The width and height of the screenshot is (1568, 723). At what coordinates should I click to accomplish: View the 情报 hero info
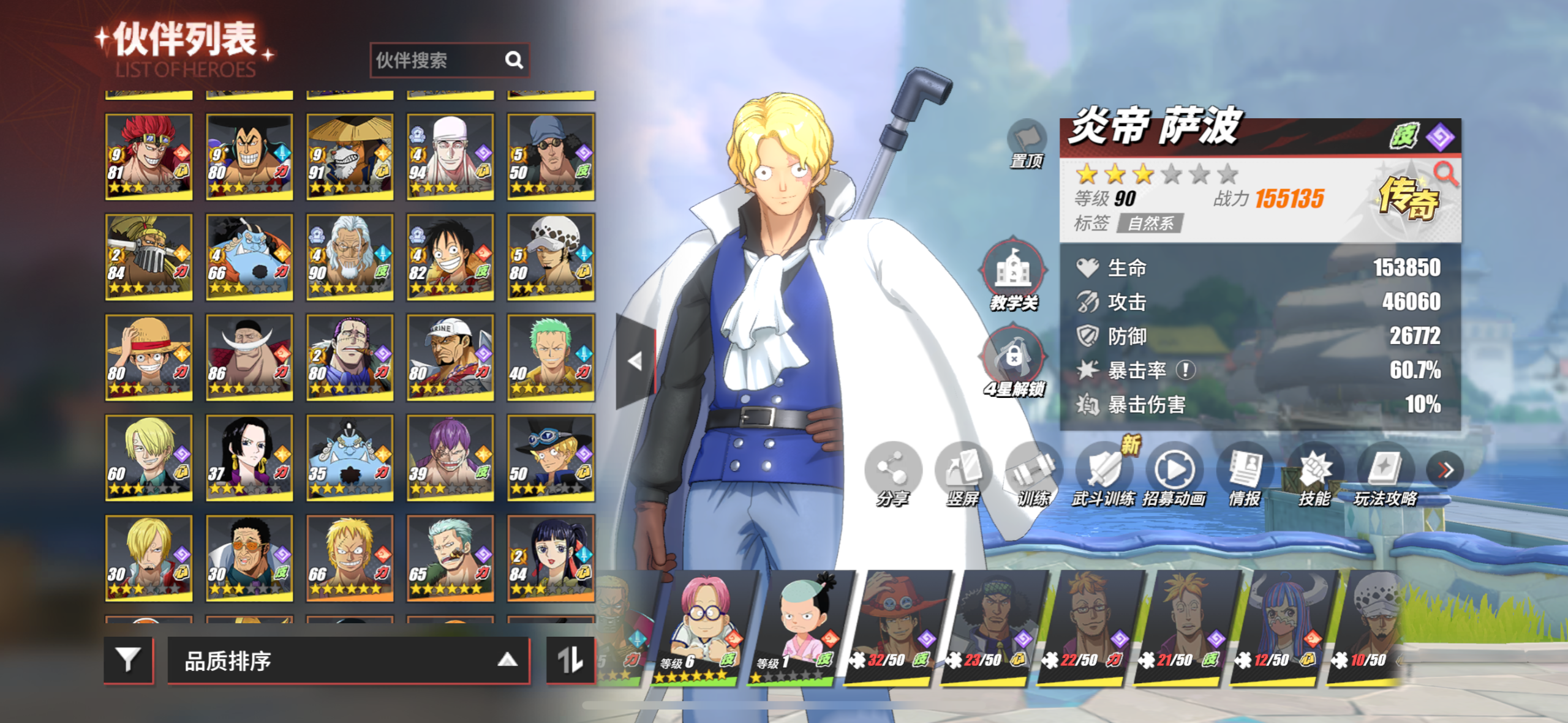click(1245, 474)
